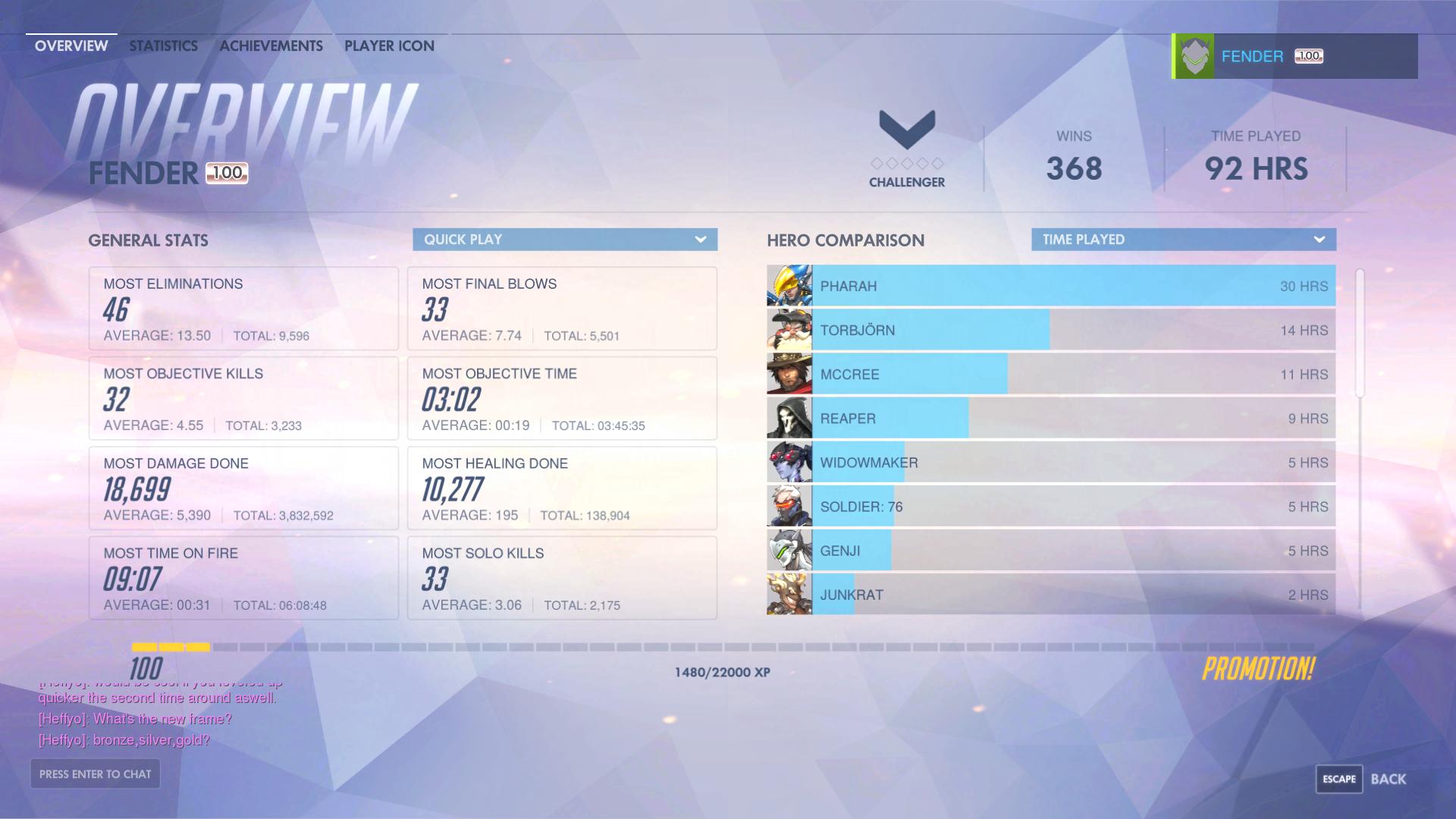The image size is (1456, 819).
Task: Click the Genji hero portrait
Action: [x=789, y=551]
